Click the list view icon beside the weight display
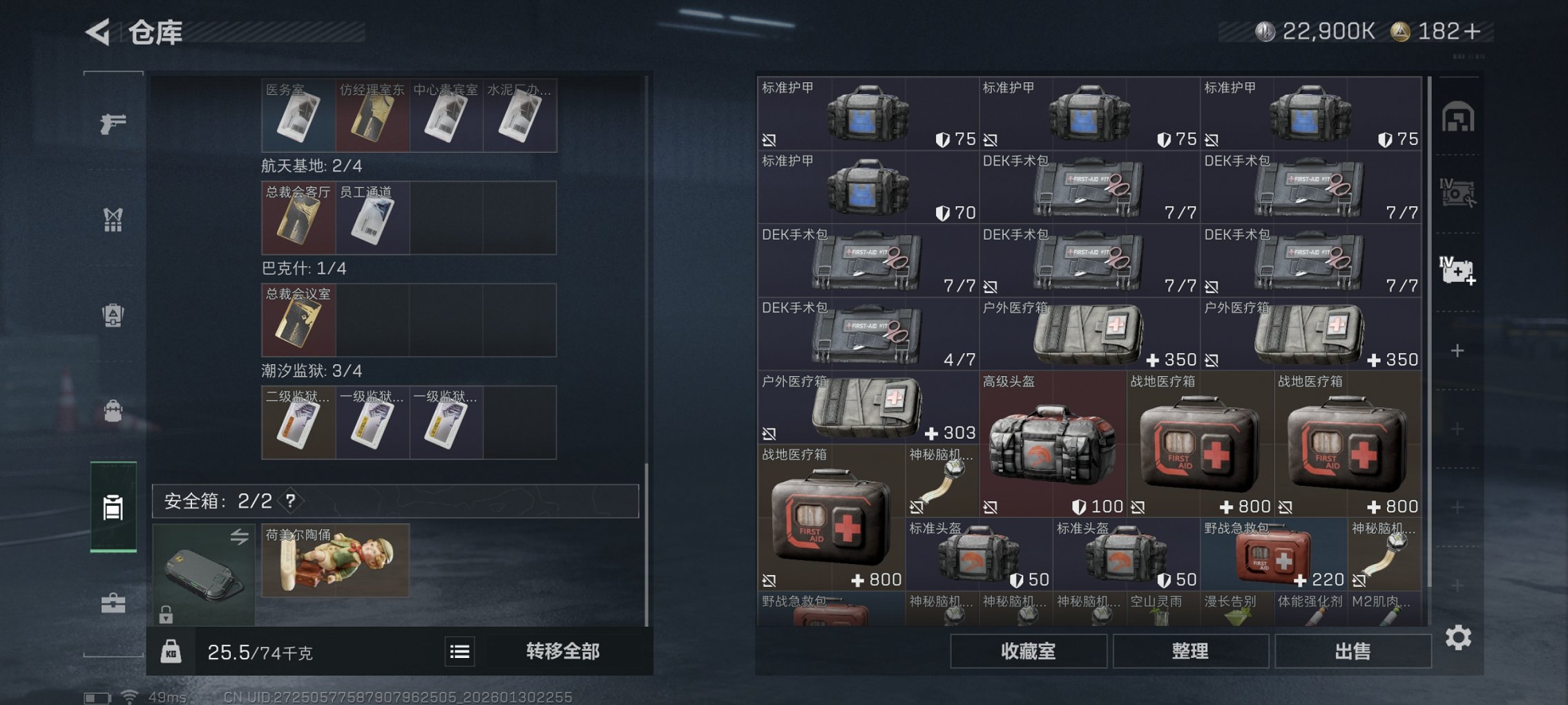1568x705 pixels. point(460,652)
